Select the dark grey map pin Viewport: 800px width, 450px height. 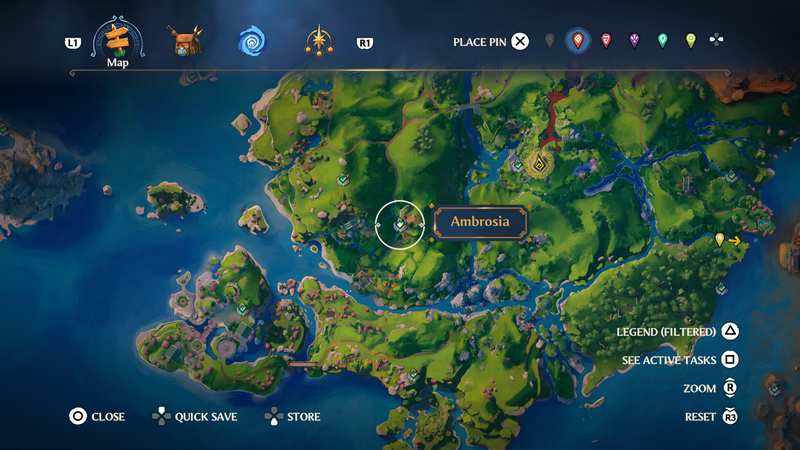point(549,41)
